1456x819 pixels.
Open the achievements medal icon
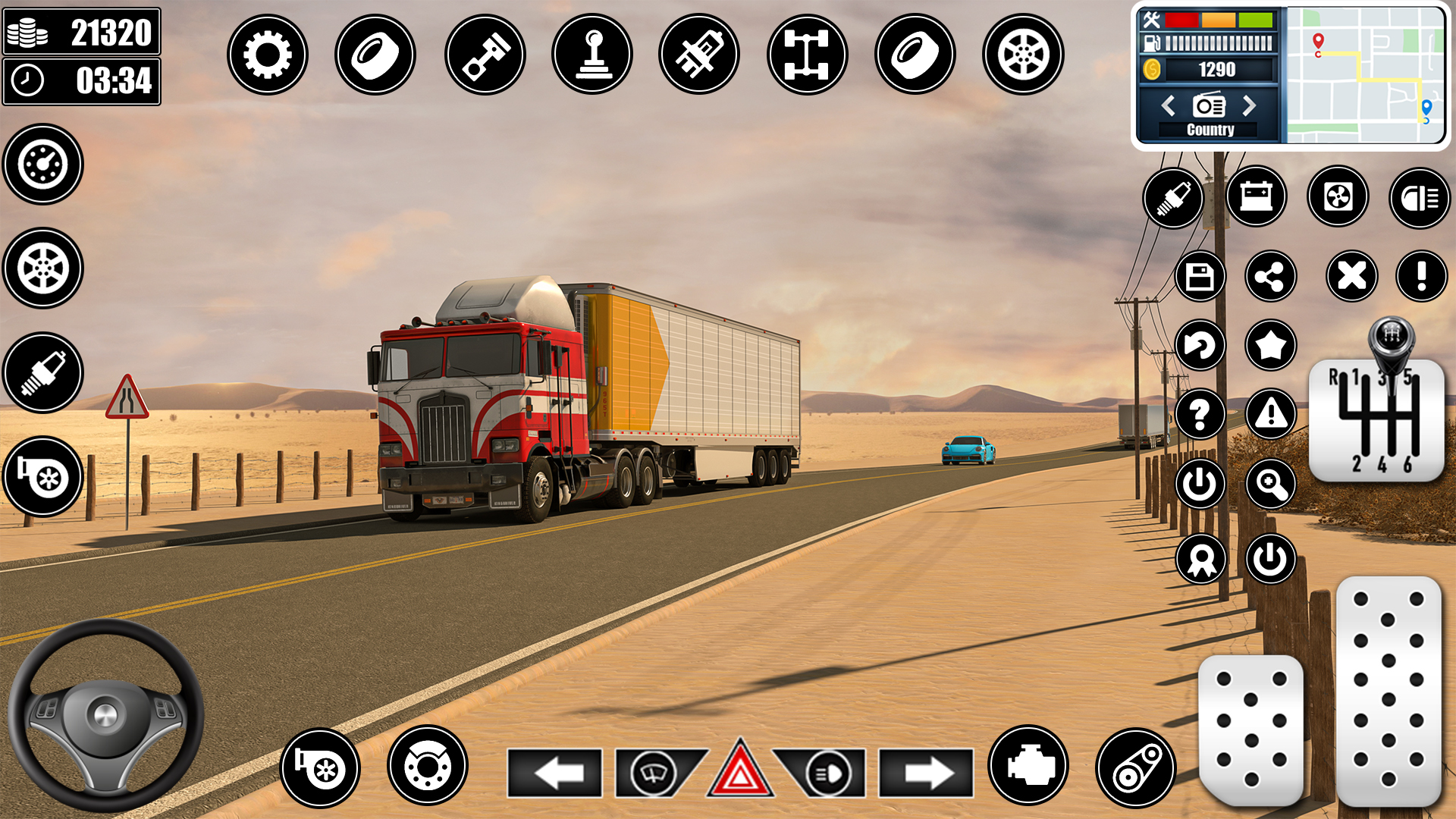[x=1200, y=559]
